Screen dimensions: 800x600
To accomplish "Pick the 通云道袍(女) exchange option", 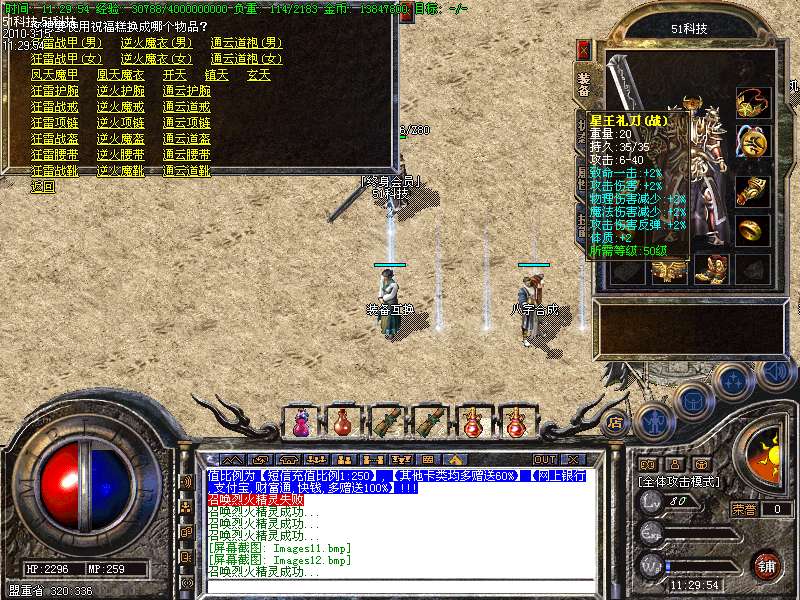I will [x=247, y=58].
